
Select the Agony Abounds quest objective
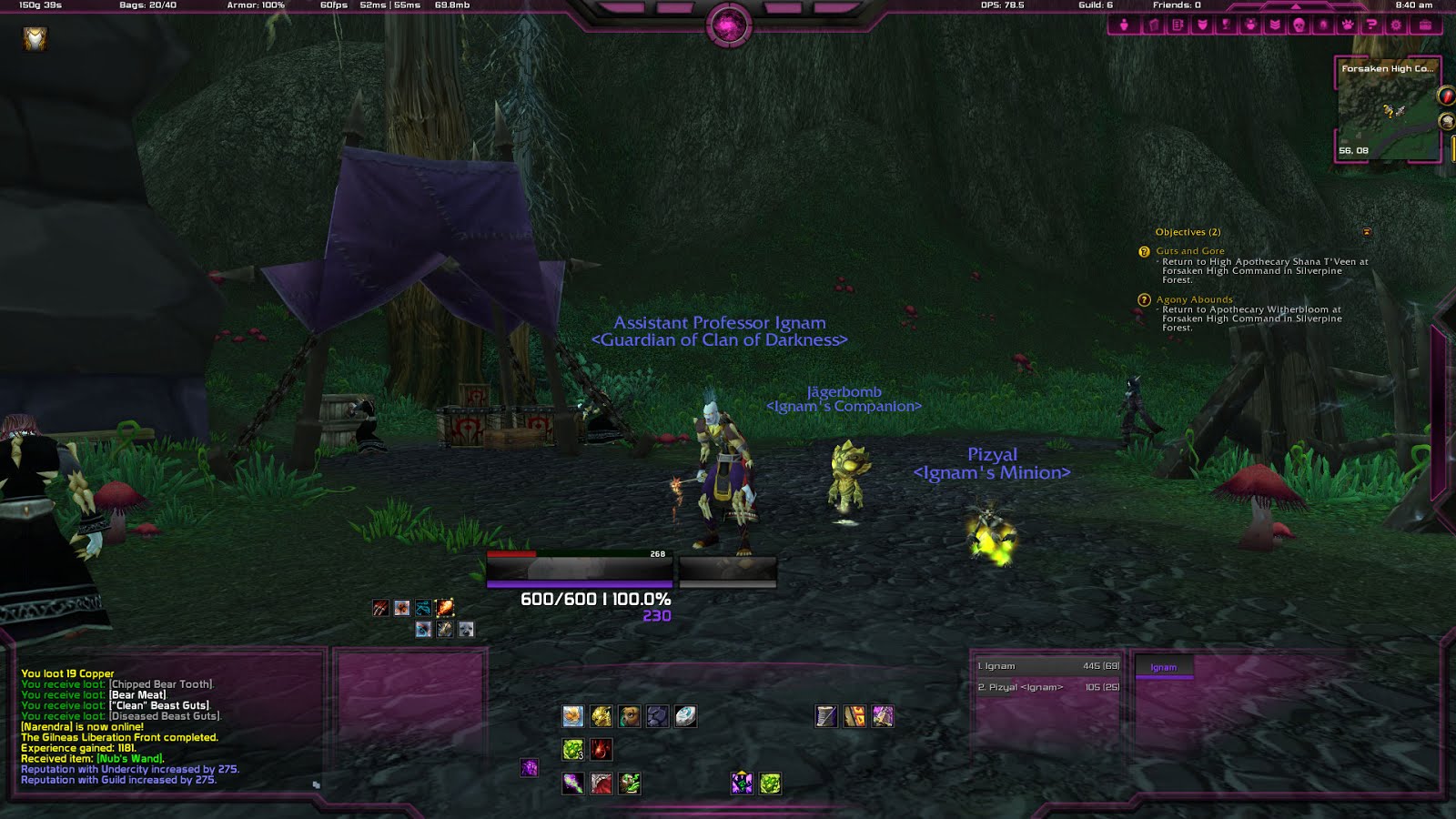point(1194,299)
